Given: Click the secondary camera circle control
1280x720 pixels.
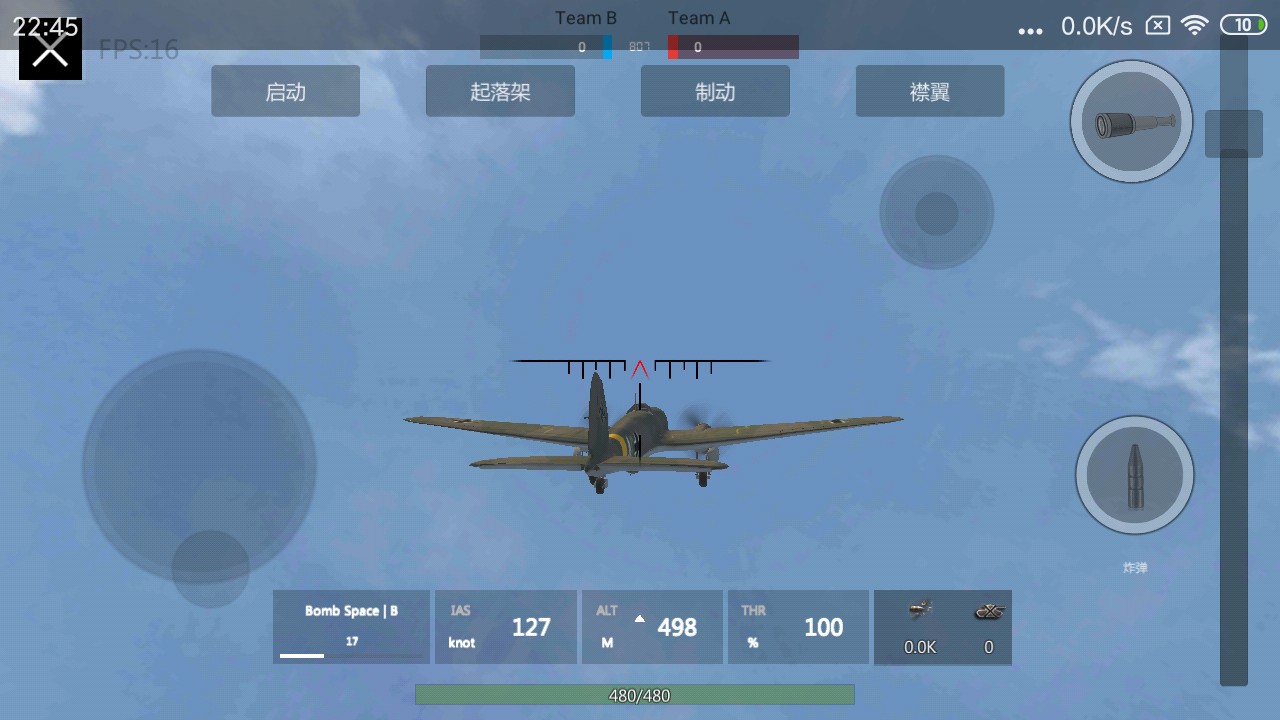Looking at the screenshot, I should click(936, 212).
